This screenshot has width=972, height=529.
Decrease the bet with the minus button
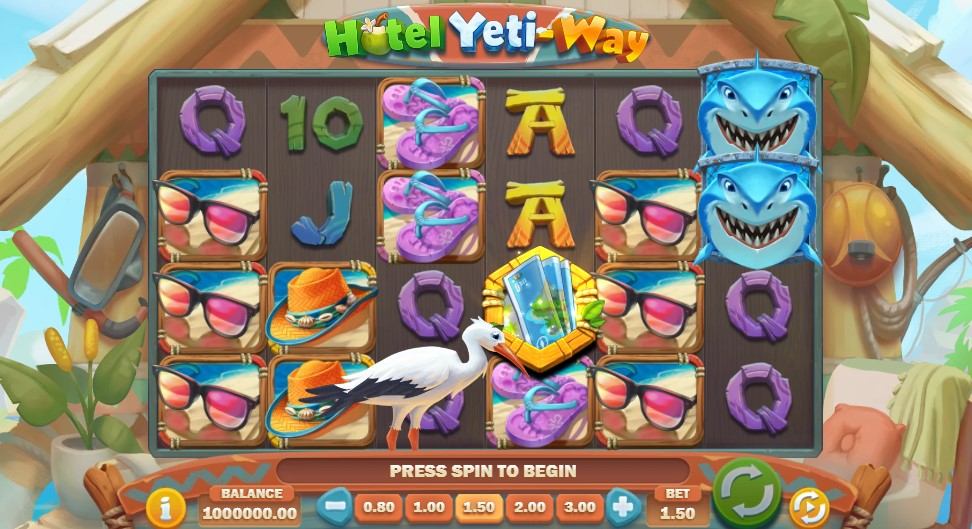coord(336,506)
